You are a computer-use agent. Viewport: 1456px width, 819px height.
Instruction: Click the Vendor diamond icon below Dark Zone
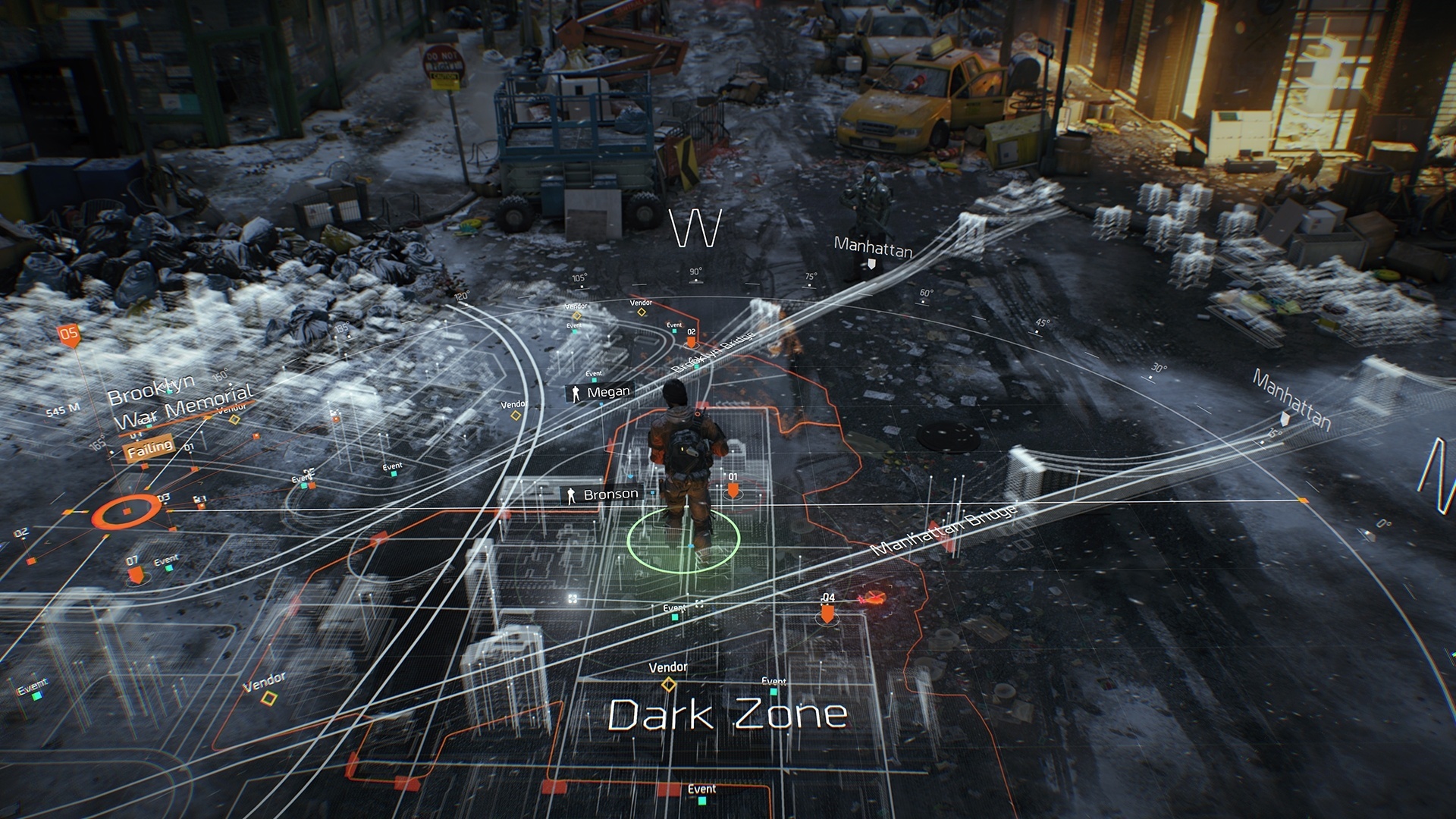click(x=668, y=686)
